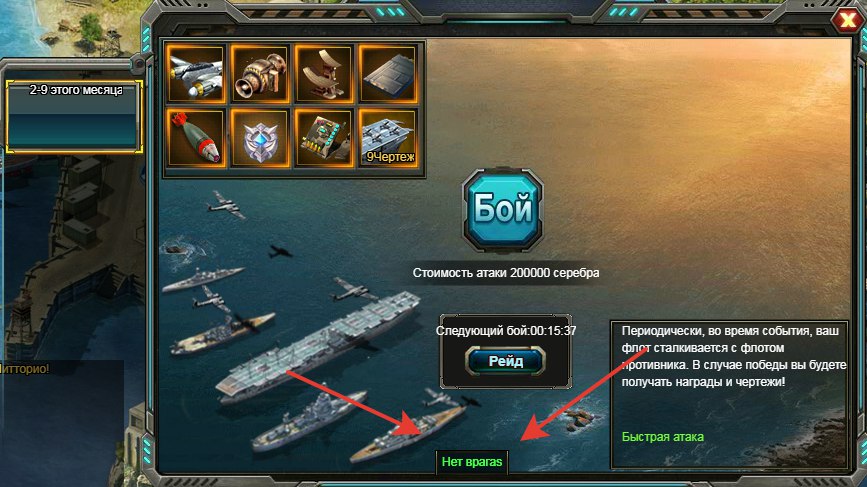Select the control panel reward icon
867x487 pixels.
click(323, 137)
